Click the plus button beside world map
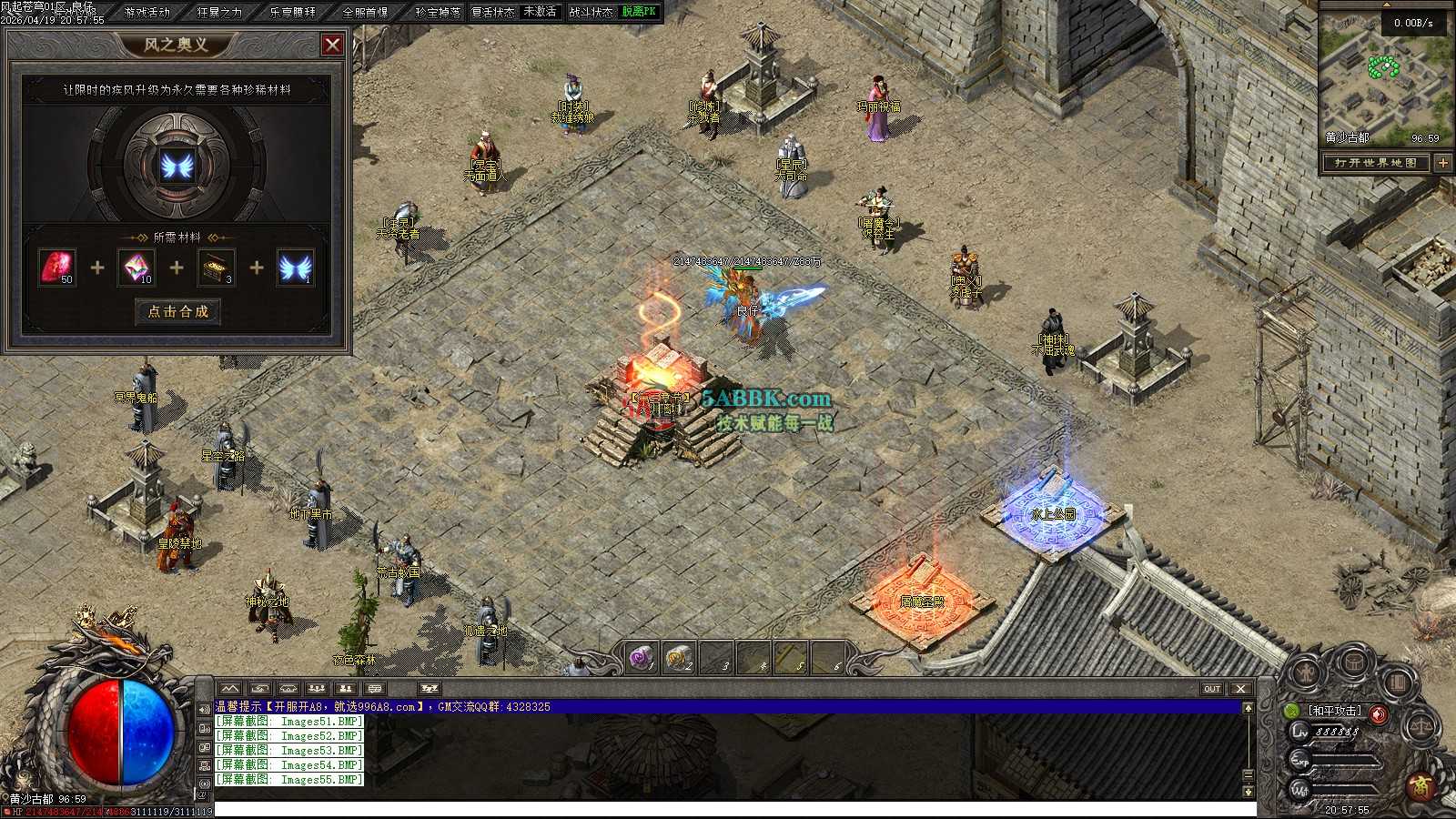The height and width of the screenshot is (819, 1456). point(1443,163)
